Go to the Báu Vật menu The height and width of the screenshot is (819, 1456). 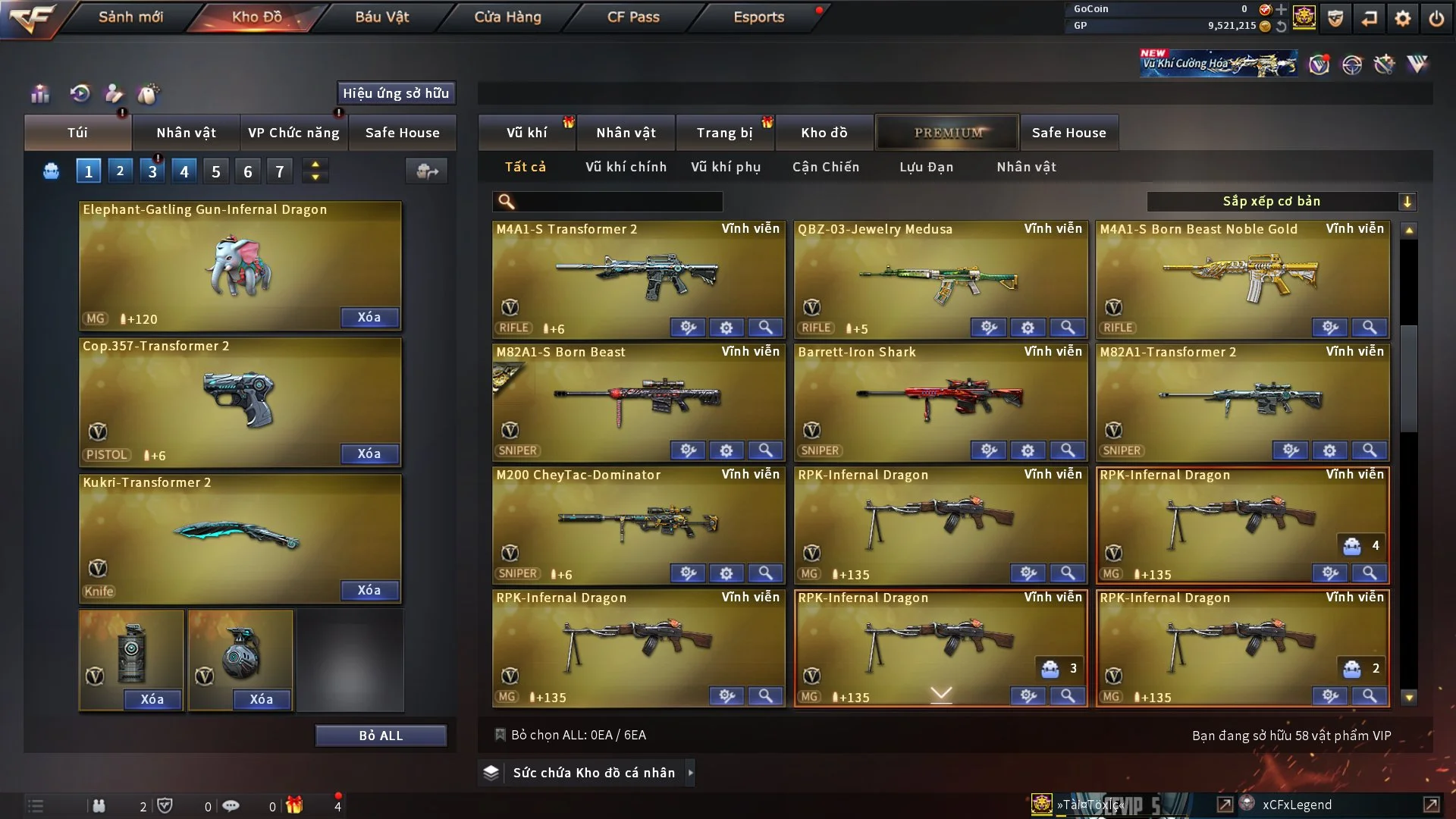381,17
